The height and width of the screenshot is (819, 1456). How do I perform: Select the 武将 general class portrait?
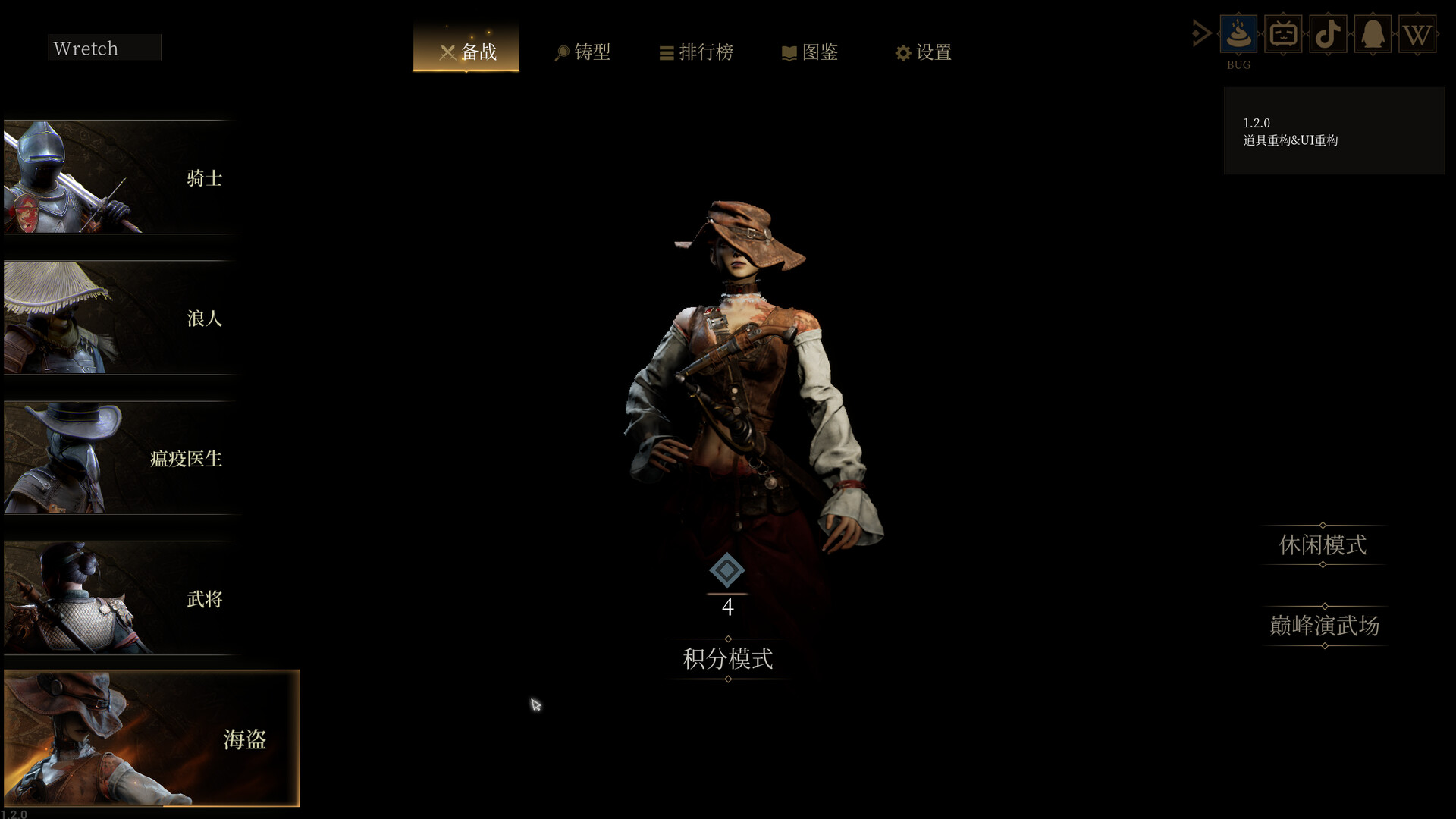[118, 598]
